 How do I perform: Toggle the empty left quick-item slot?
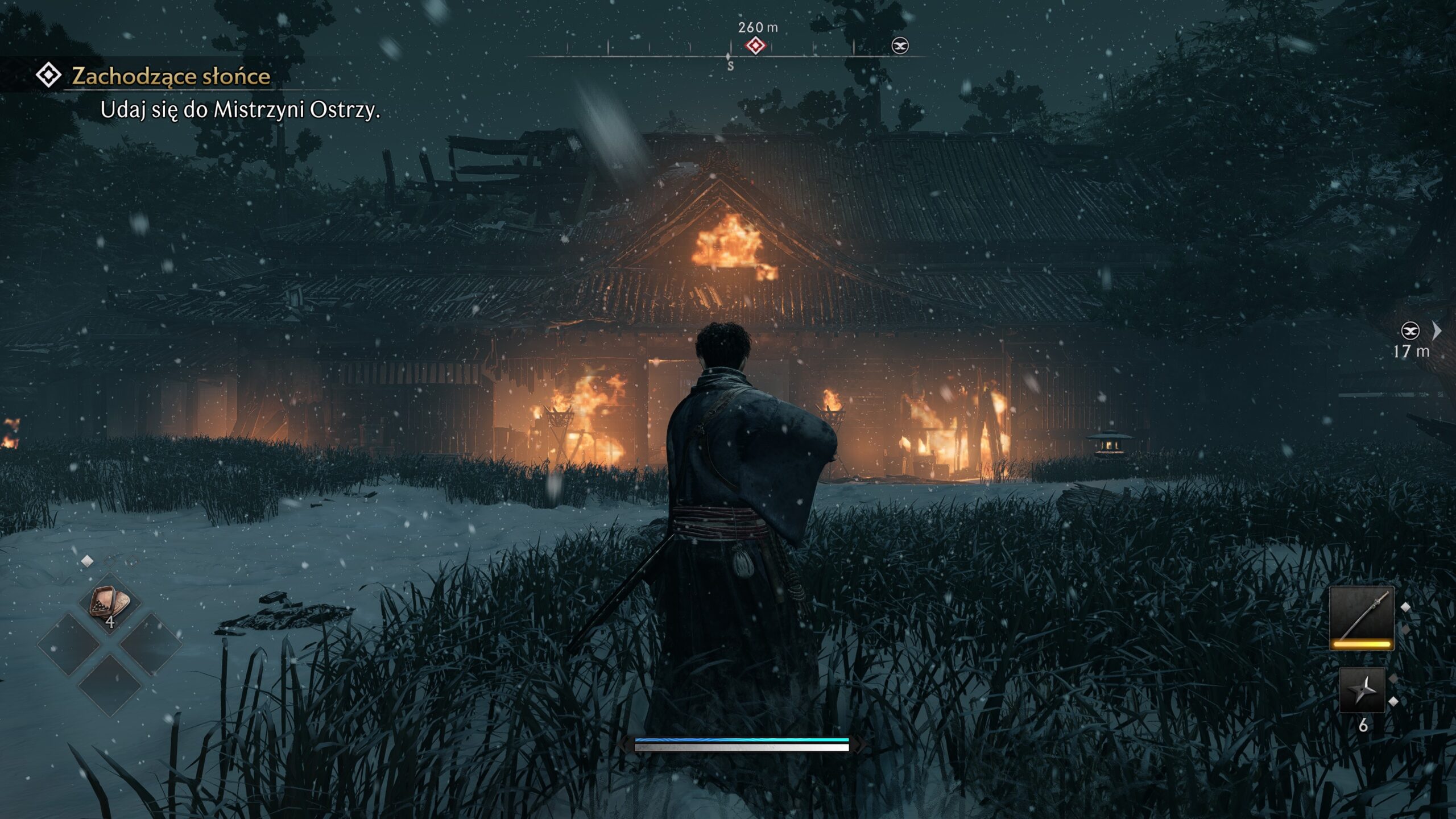[69, 644]
